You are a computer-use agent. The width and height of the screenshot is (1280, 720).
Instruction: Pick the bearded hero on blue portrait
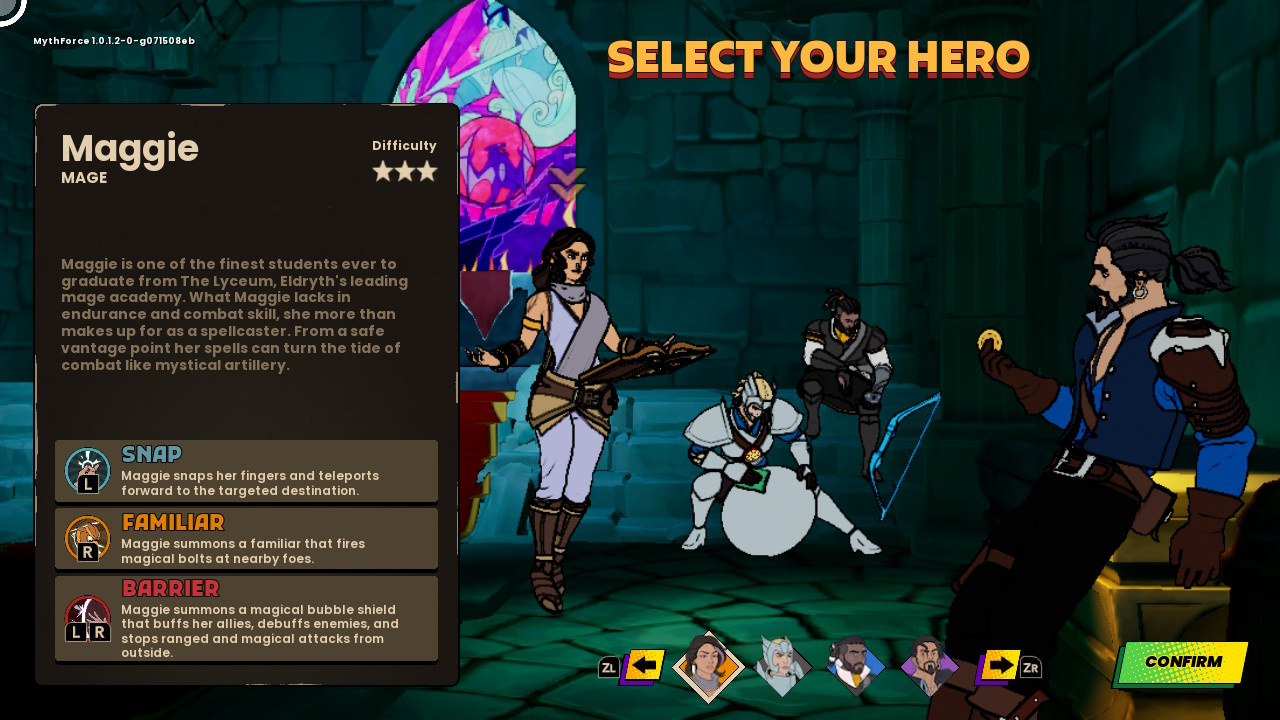[855, 665]
